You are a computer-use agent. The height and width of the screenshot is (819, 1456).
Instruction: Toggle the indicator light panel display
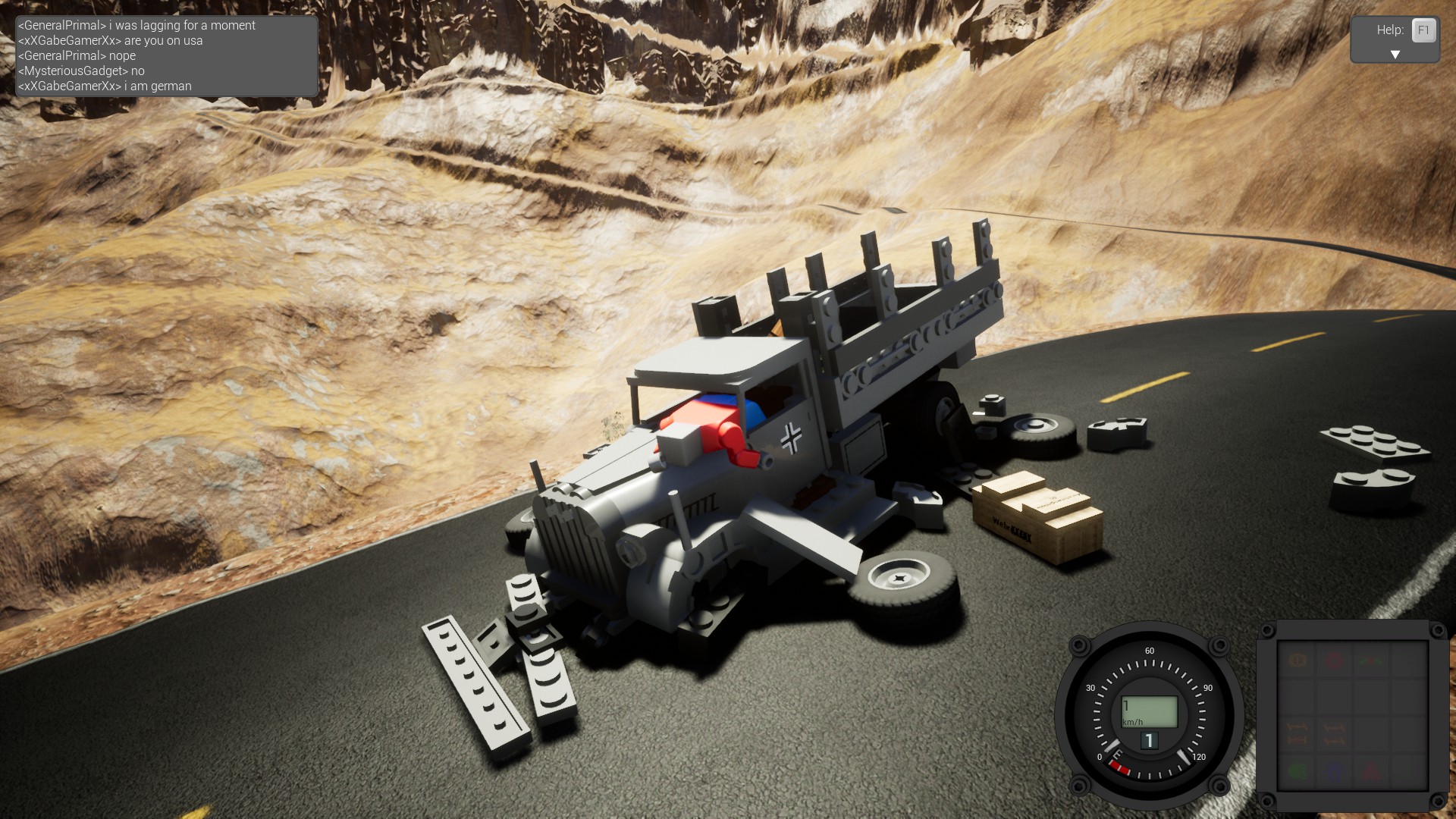tap(1353, 717)
